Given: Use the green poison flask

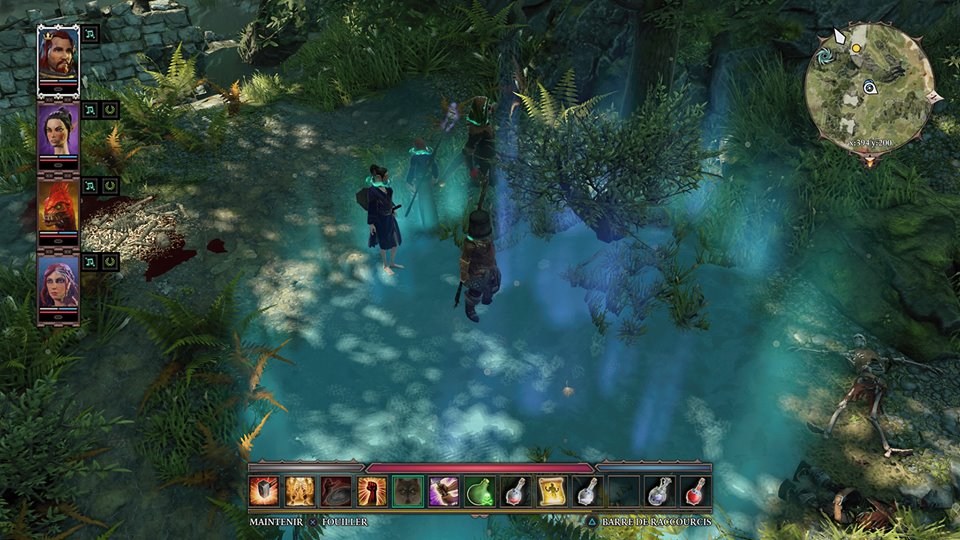Looking at the screenshot, I should click(479, 491).
